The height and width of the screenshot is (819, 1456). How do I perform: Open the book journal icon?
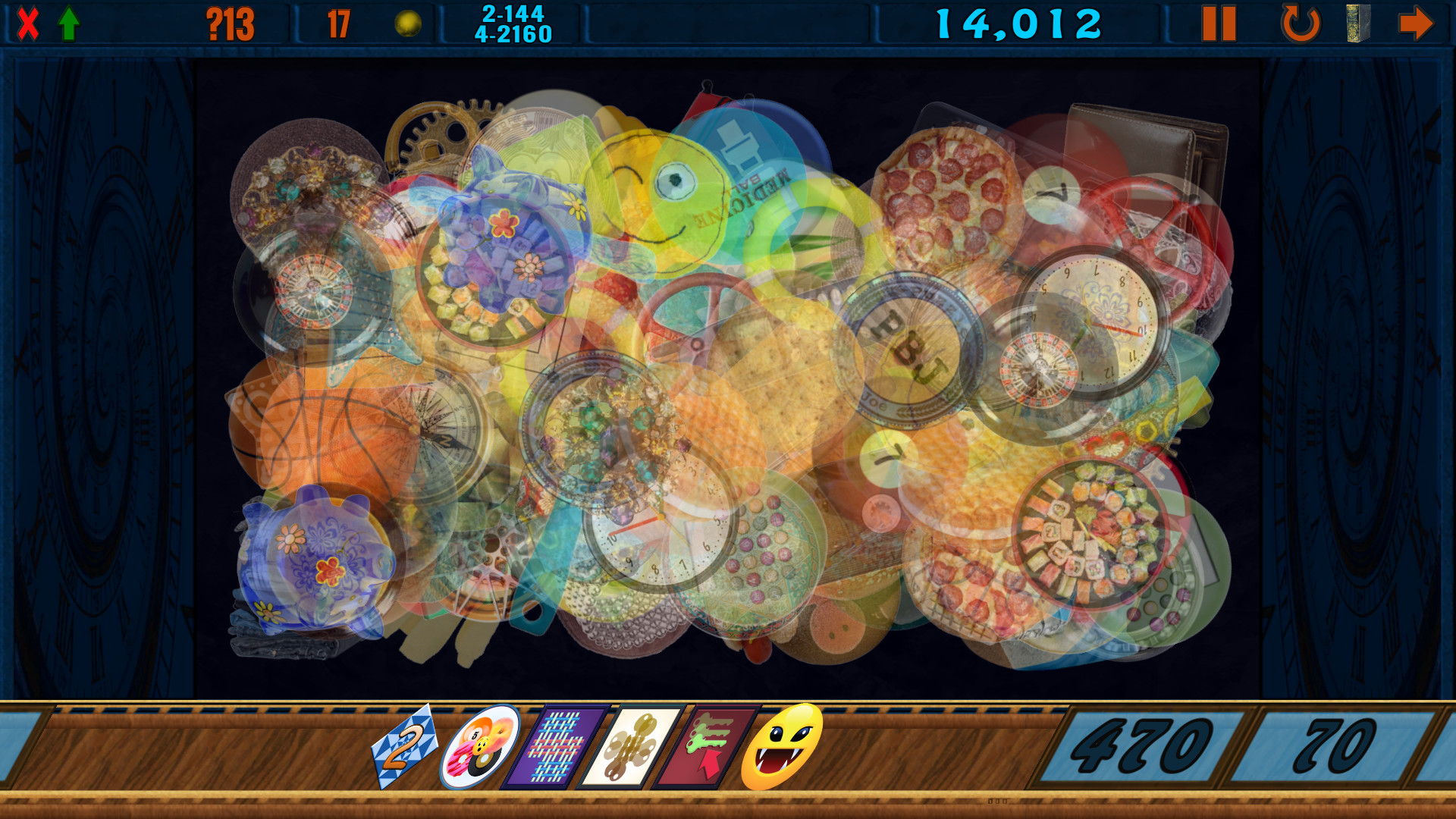1357,24
